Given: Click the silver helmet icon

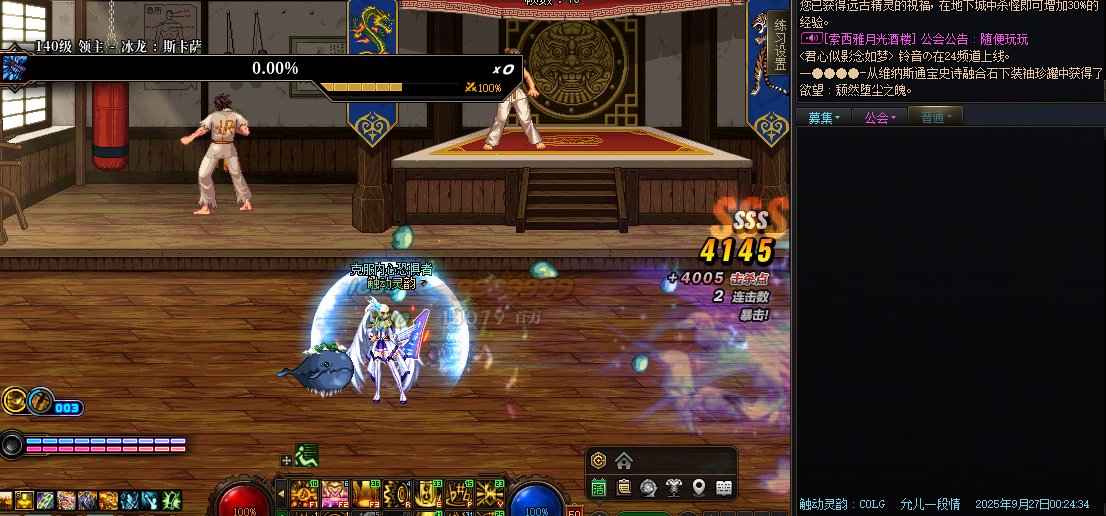Looking at the screenshot, I should point(649,488).
